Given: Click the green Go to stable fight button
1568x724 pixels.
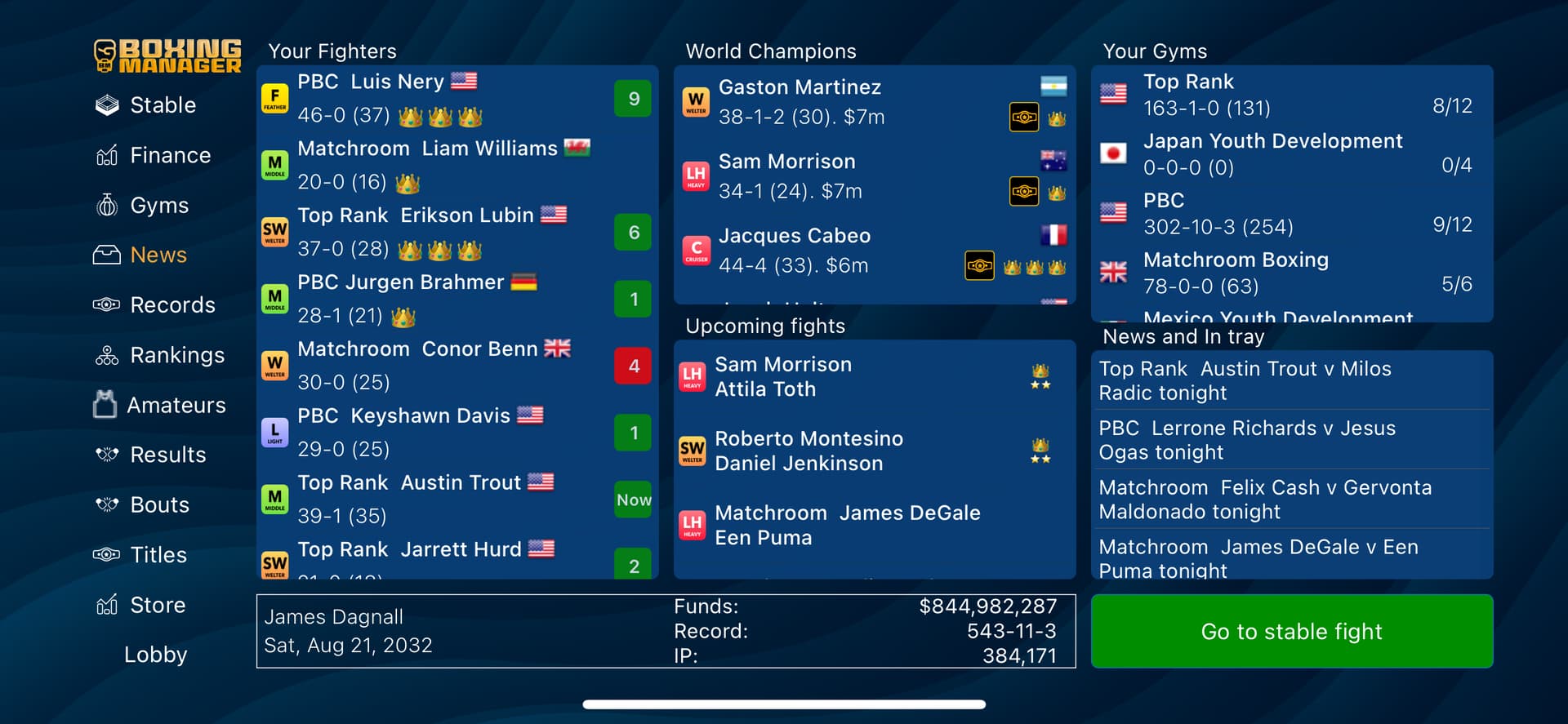Looking at the screenshot, I should 1291,631.
